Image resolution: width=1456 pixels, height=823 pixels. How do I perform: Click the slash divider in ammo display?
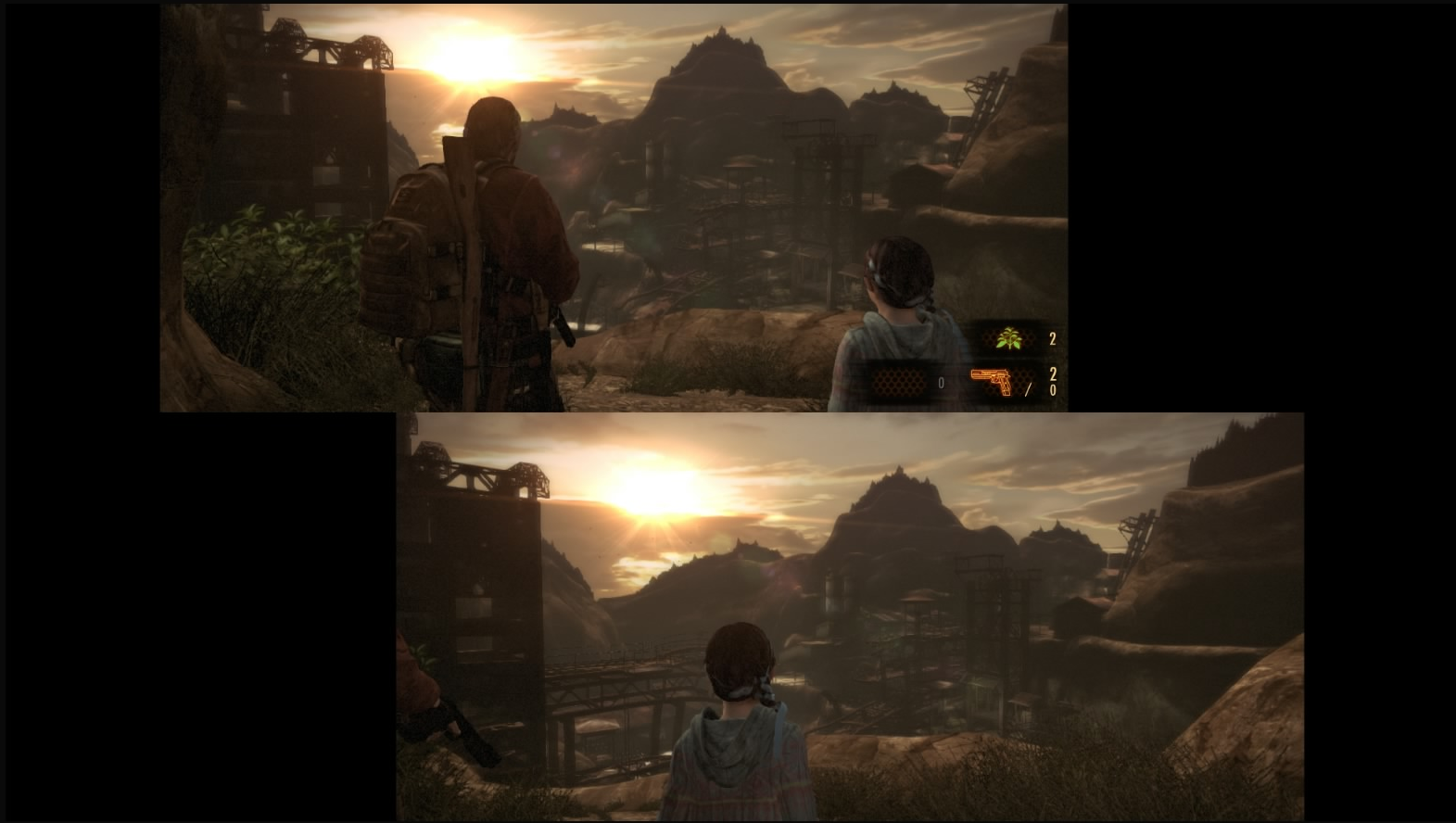coord(1029,389)
